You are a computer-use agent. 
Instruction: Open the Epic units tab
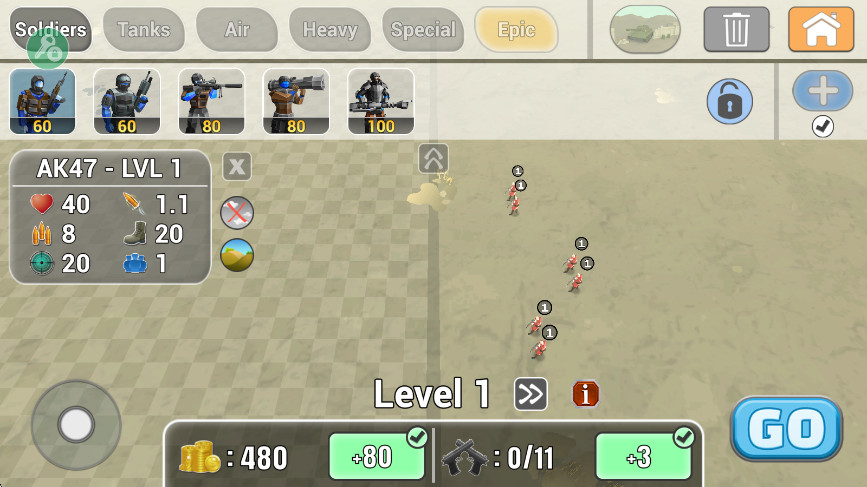516,30
